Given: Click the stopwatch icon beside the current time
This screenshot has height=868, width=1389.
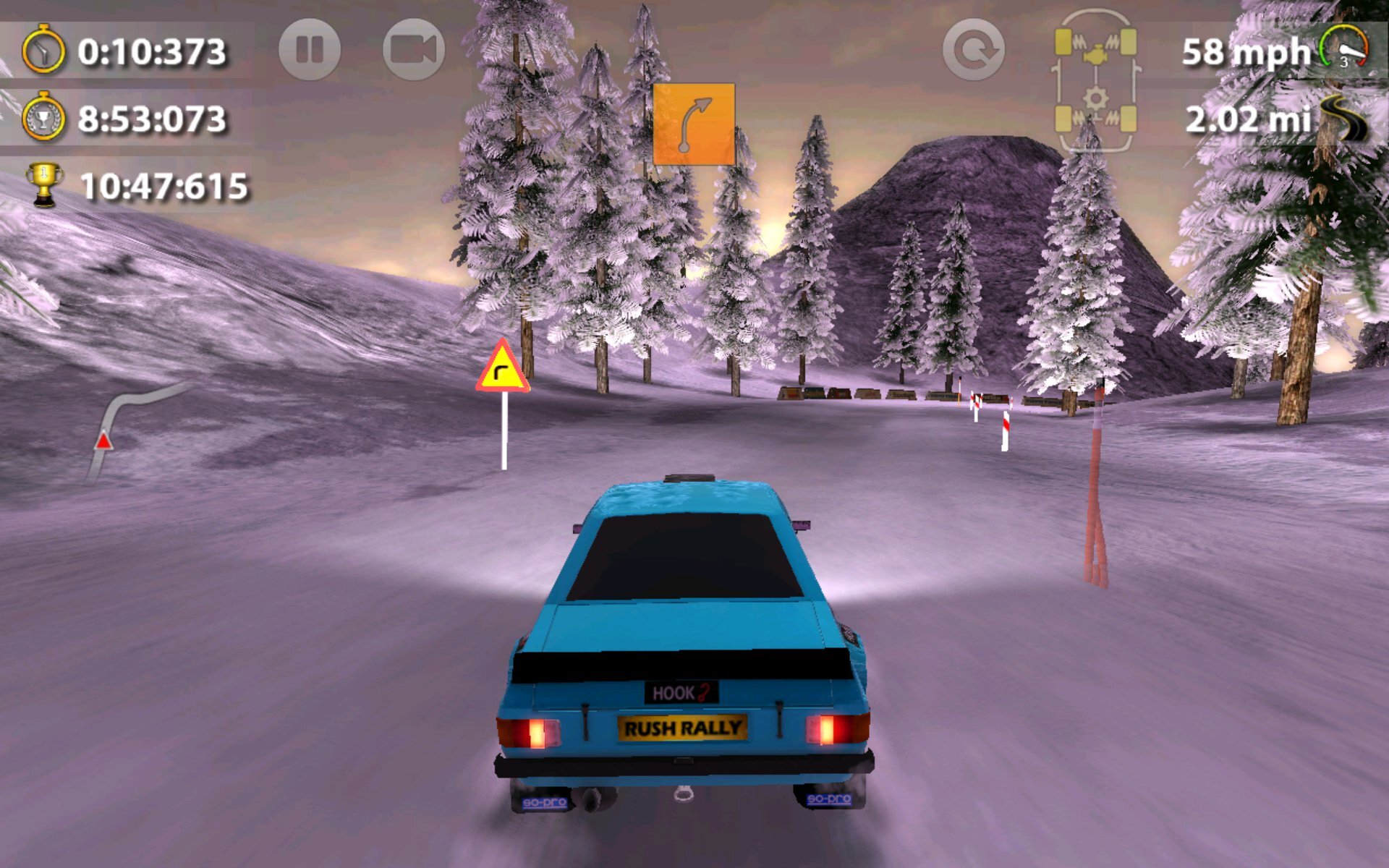Looking at the screenshot, I should click(x=43, y=51).
